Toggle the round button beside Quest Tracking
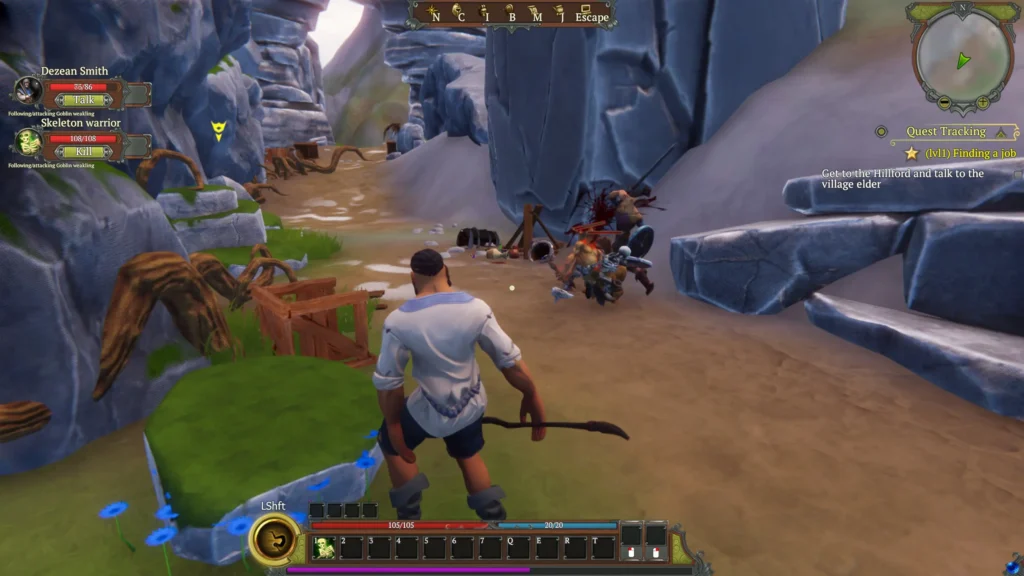Screen dimensions: 1024x576 point(882,131)
